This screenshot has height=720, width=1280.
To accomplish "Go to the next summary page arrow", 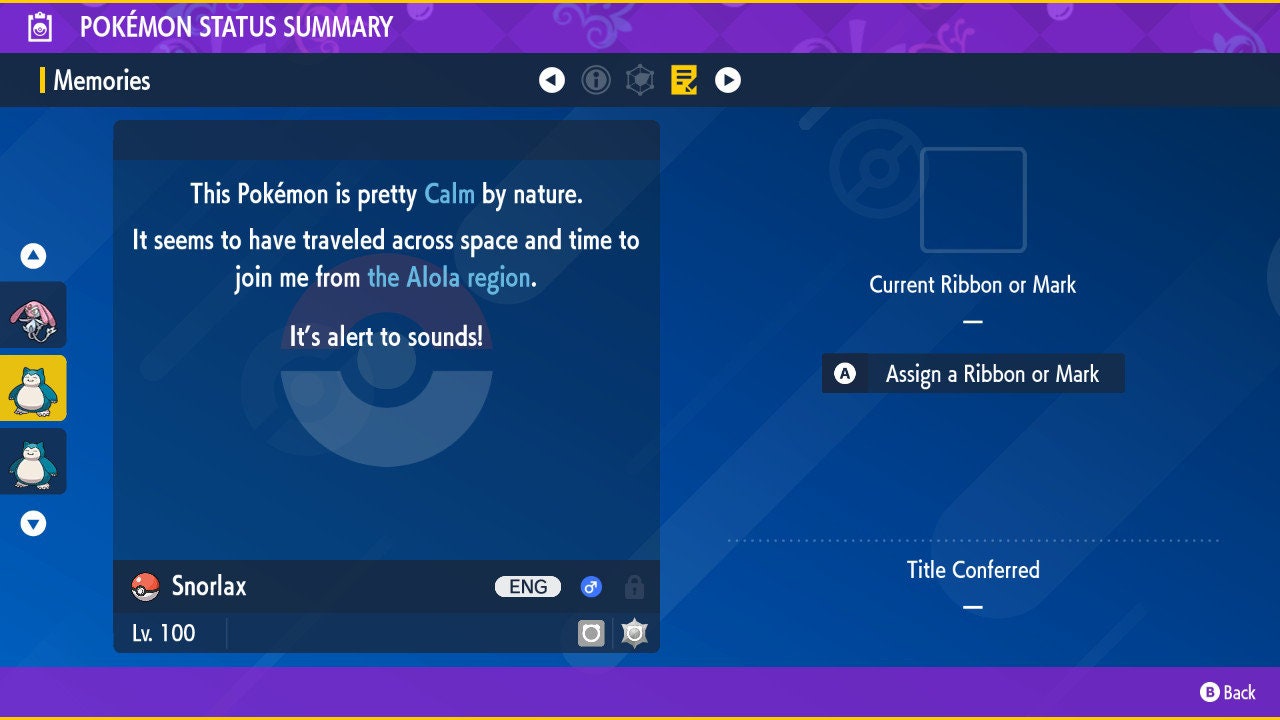I will (x=728, y=80).
